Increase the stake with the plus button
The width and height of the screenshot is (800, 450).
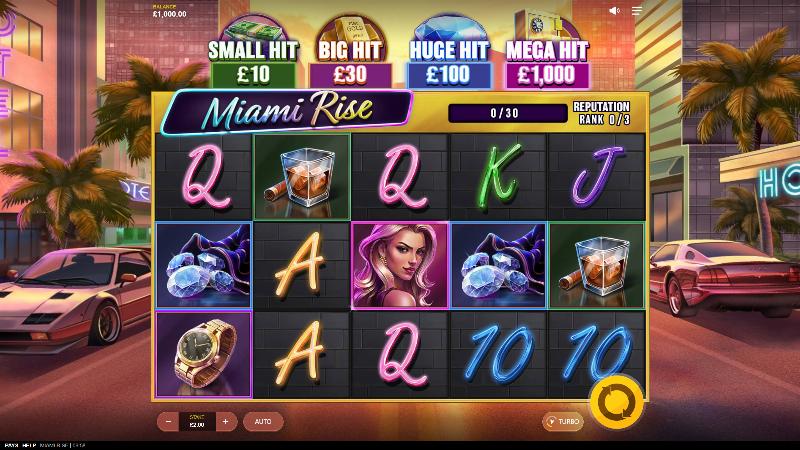pos(225,422)
